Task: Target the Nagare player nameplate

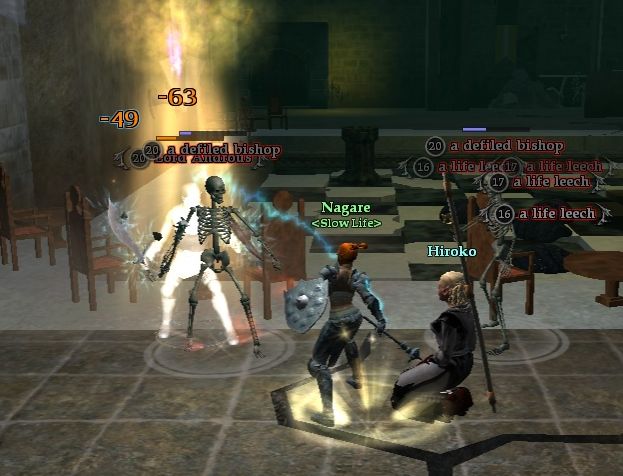Action: click(x=346, y=207)
